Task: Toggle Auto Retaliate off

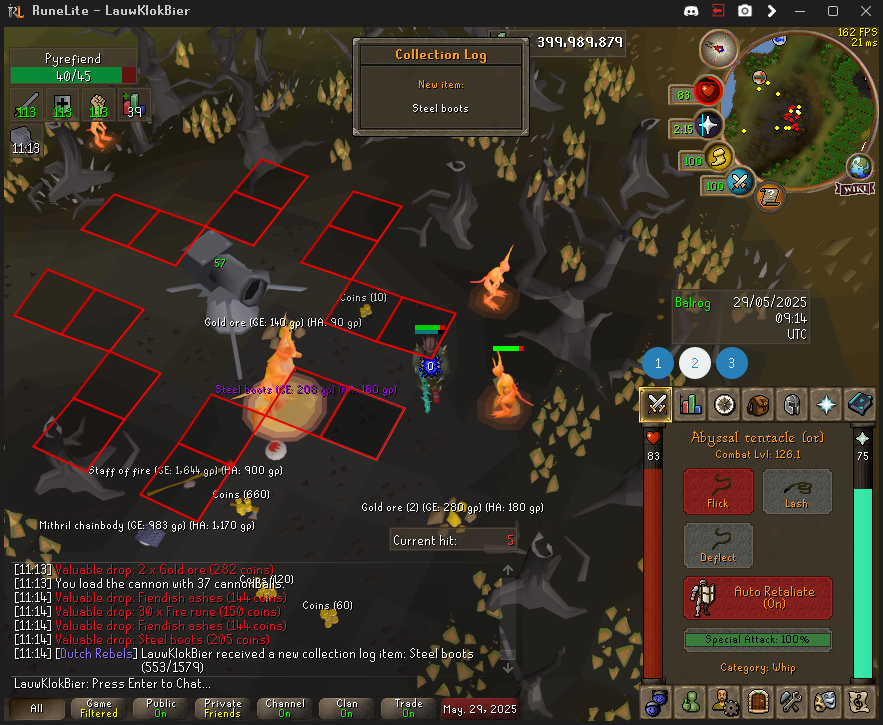Action: point(757,598)
